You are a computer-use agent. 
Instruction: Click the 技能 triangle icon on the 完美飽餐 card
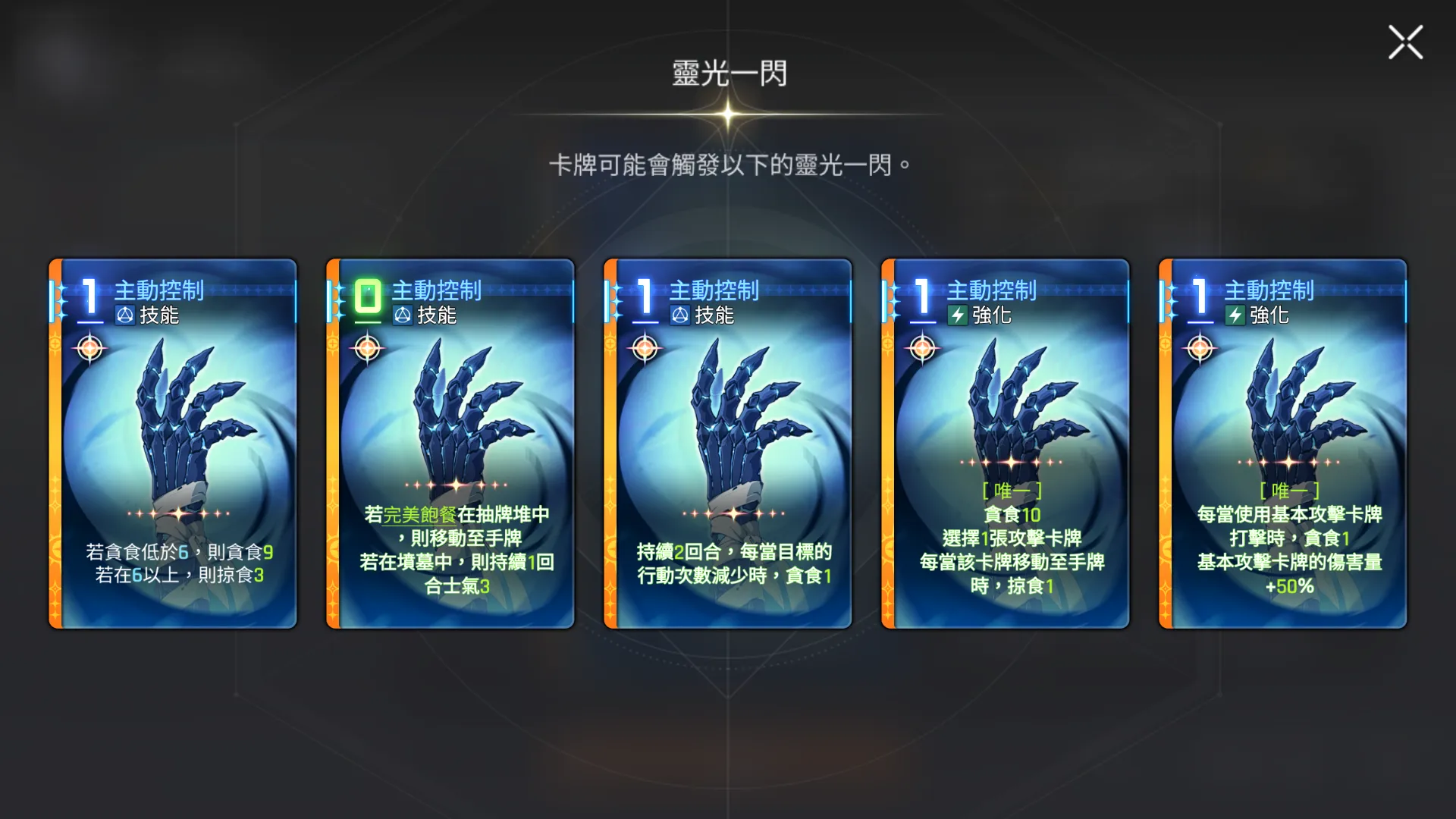click(403, 316)
